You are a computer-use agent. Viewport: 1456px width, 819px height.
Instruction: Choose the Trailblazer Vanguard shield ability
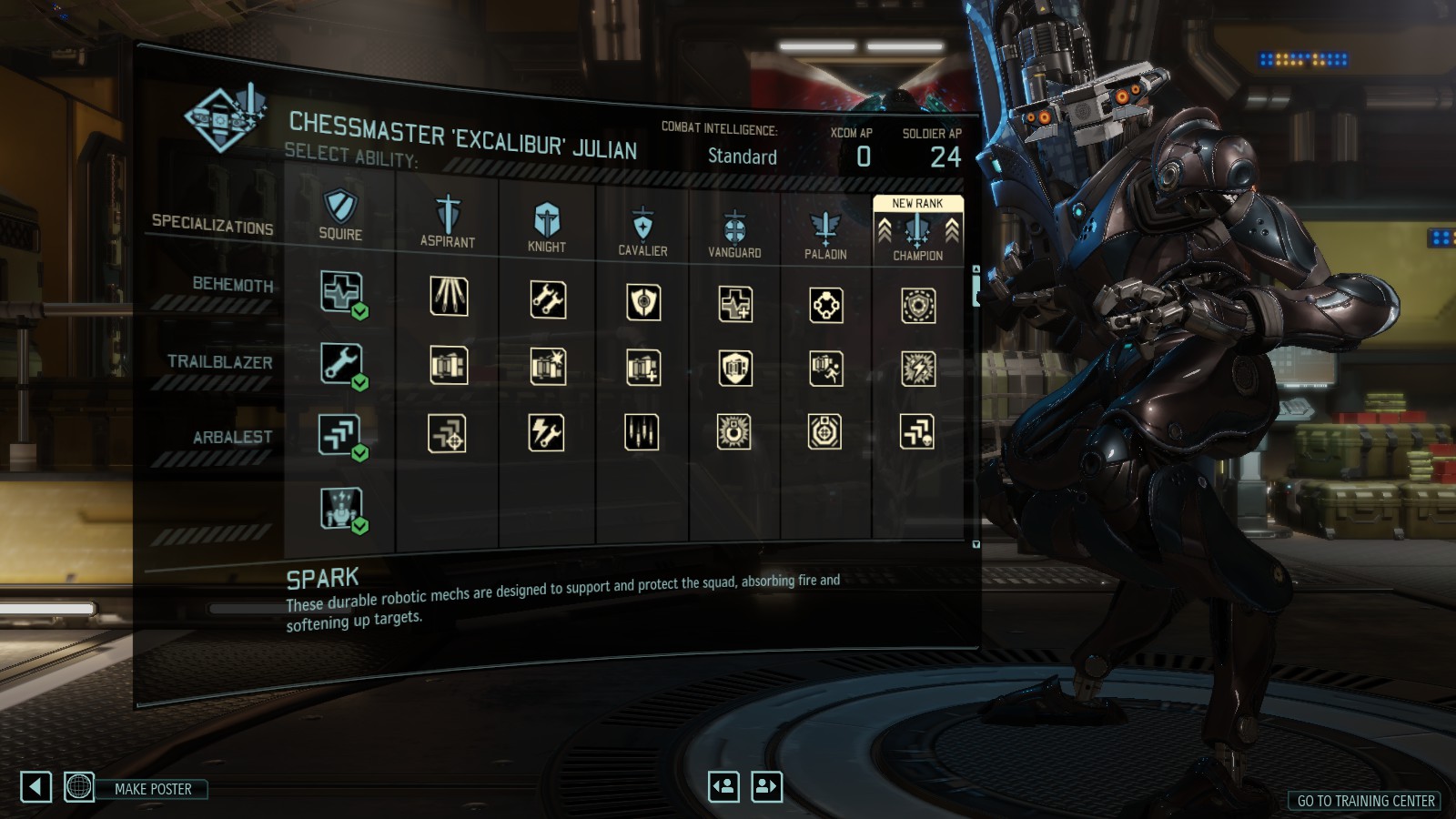click(x=735, y=369)
